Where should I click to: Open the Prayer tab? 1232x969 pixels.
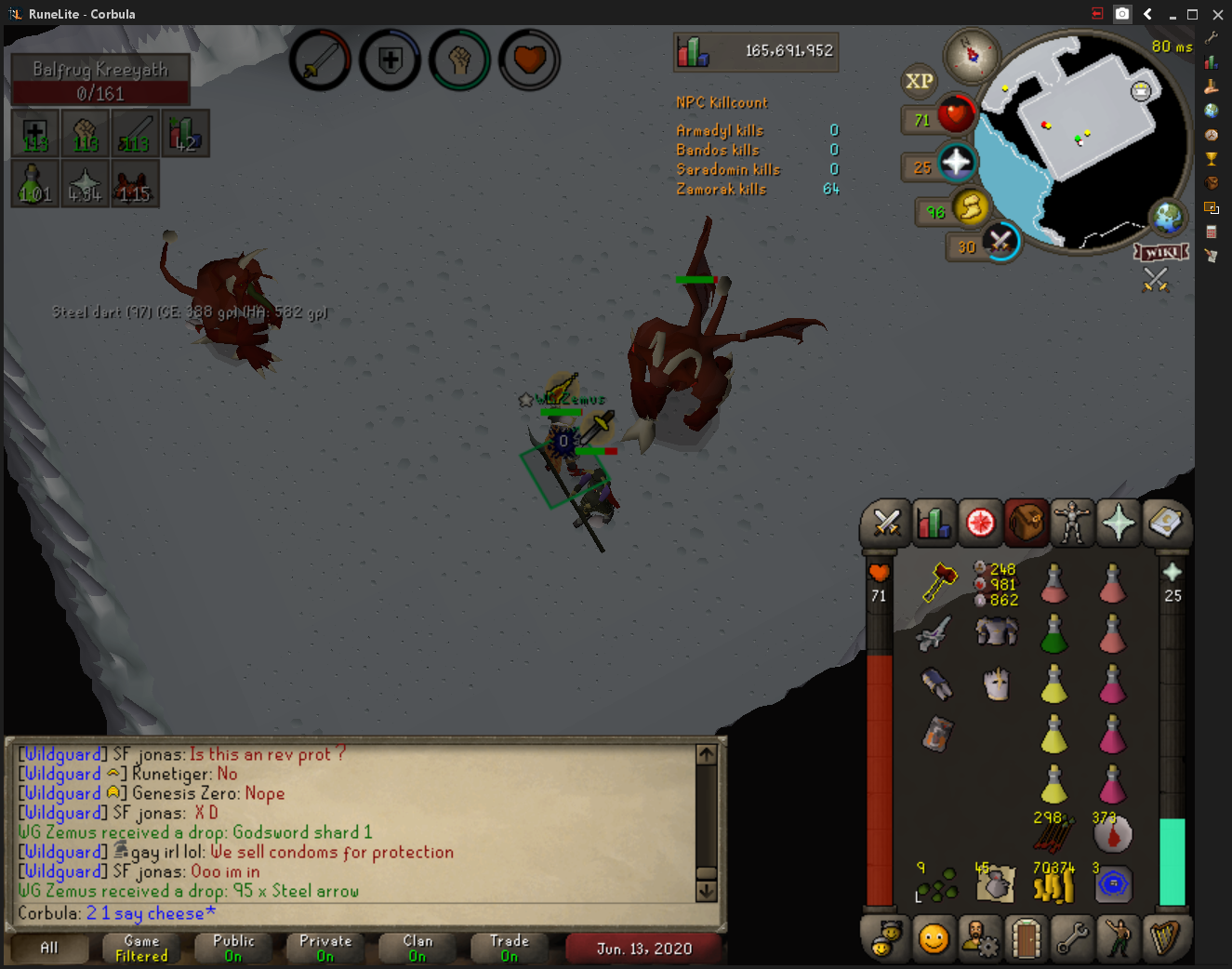point(1118,524)
